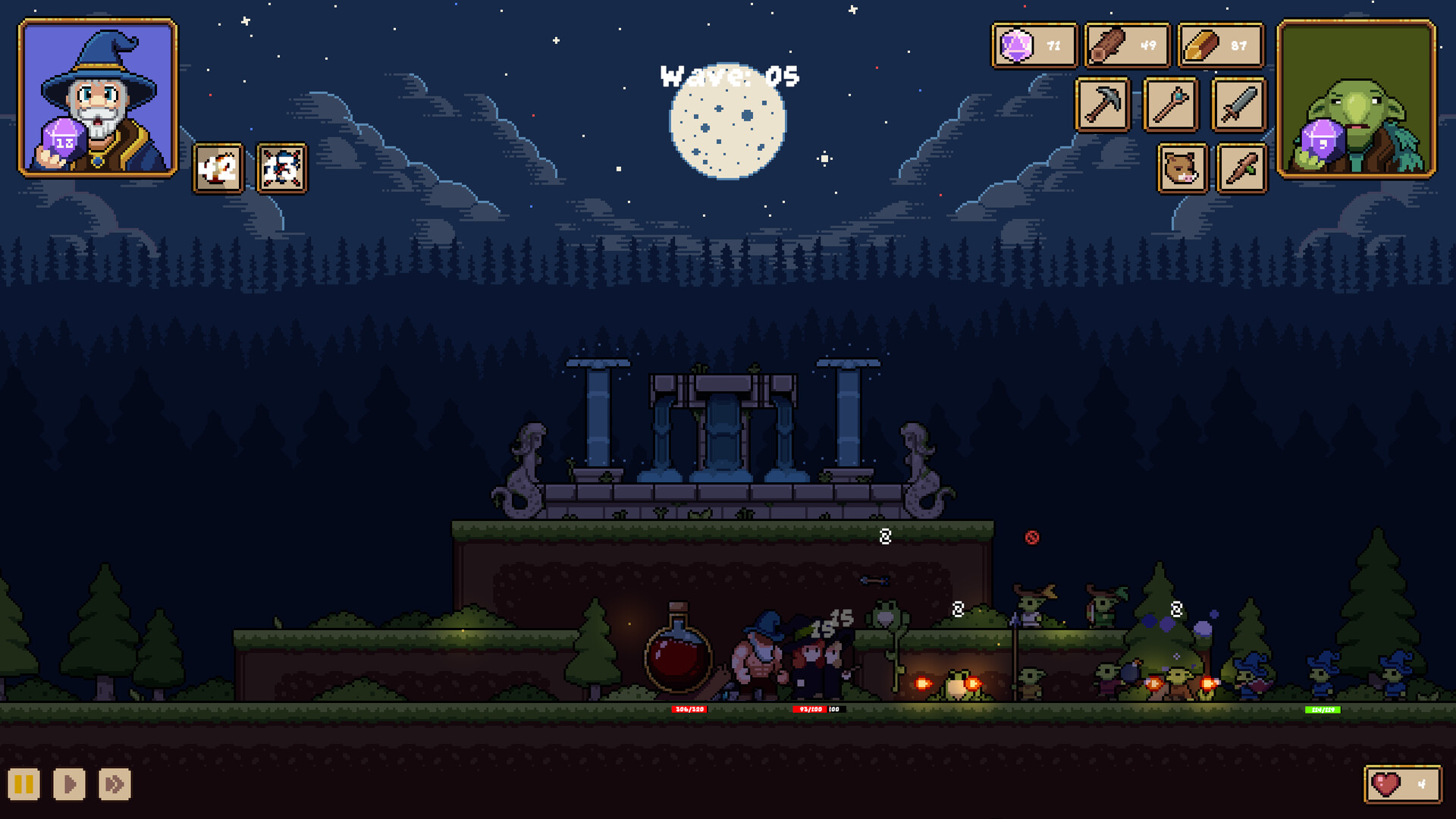
Task: Select the pickaxe tool icon
Action: point(1103,105)
